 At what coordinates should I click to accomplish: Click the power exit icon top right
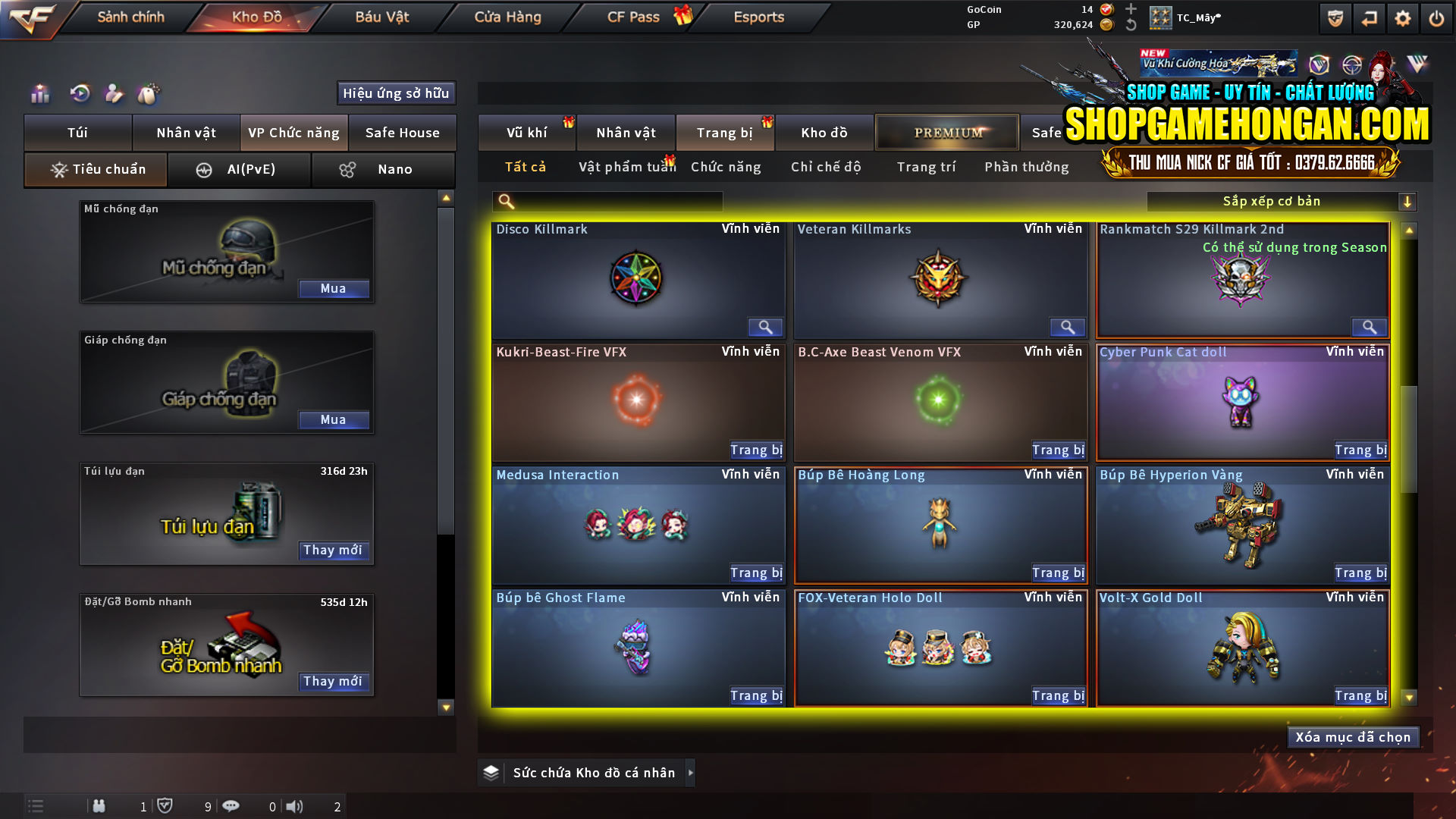pyautogui.click(x=1437, y=17)
